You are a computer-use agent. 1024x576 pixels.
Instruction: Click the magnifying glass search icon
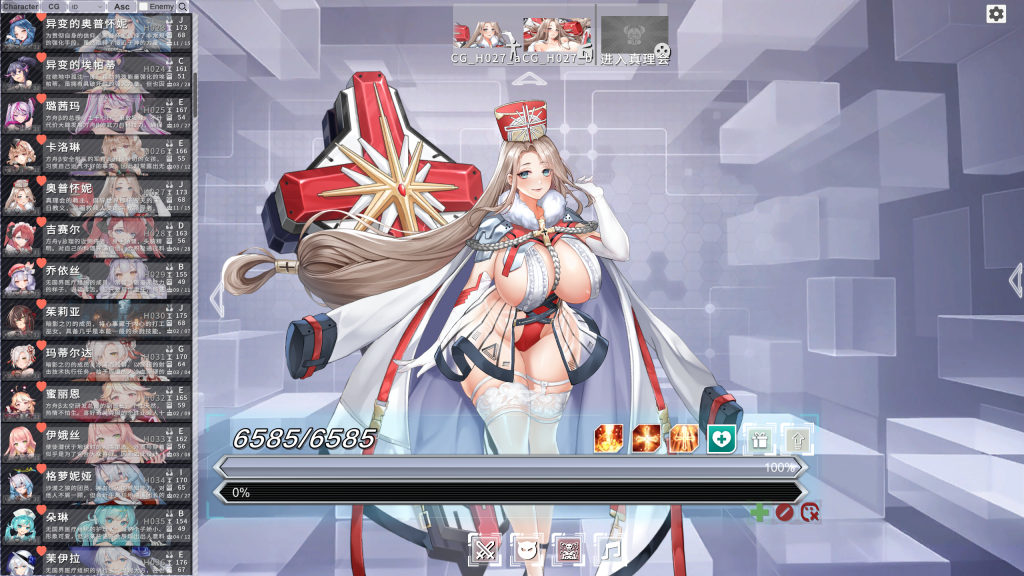182,7
